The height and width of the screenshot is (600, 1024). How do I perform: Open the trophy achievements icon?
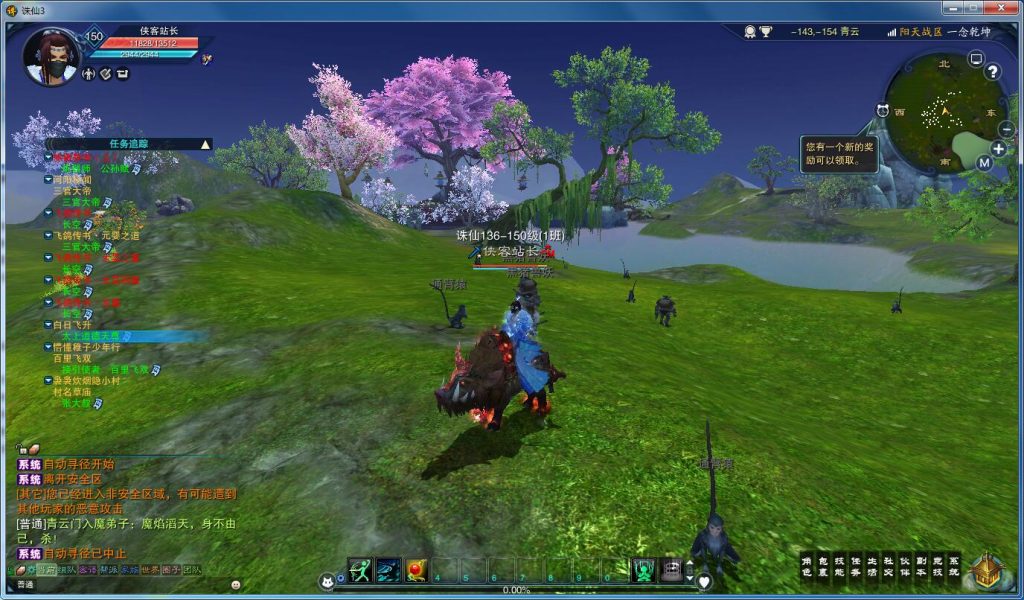pos(766,32)
